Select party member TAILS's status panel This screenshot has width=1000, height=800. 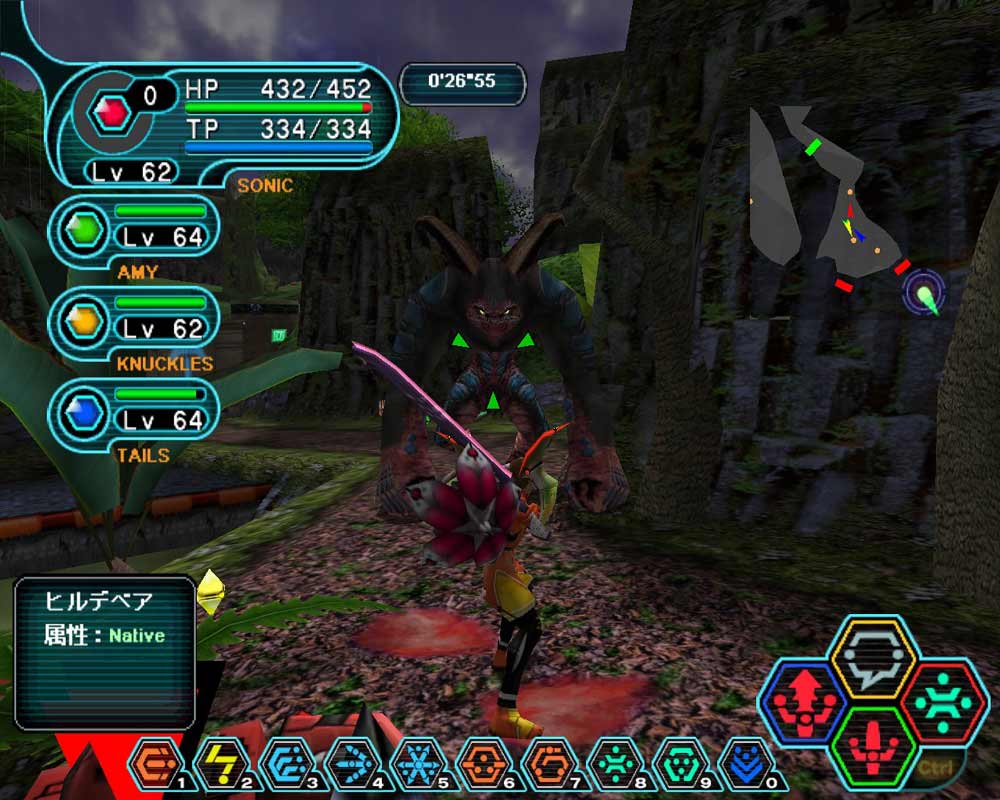[133, 414]
